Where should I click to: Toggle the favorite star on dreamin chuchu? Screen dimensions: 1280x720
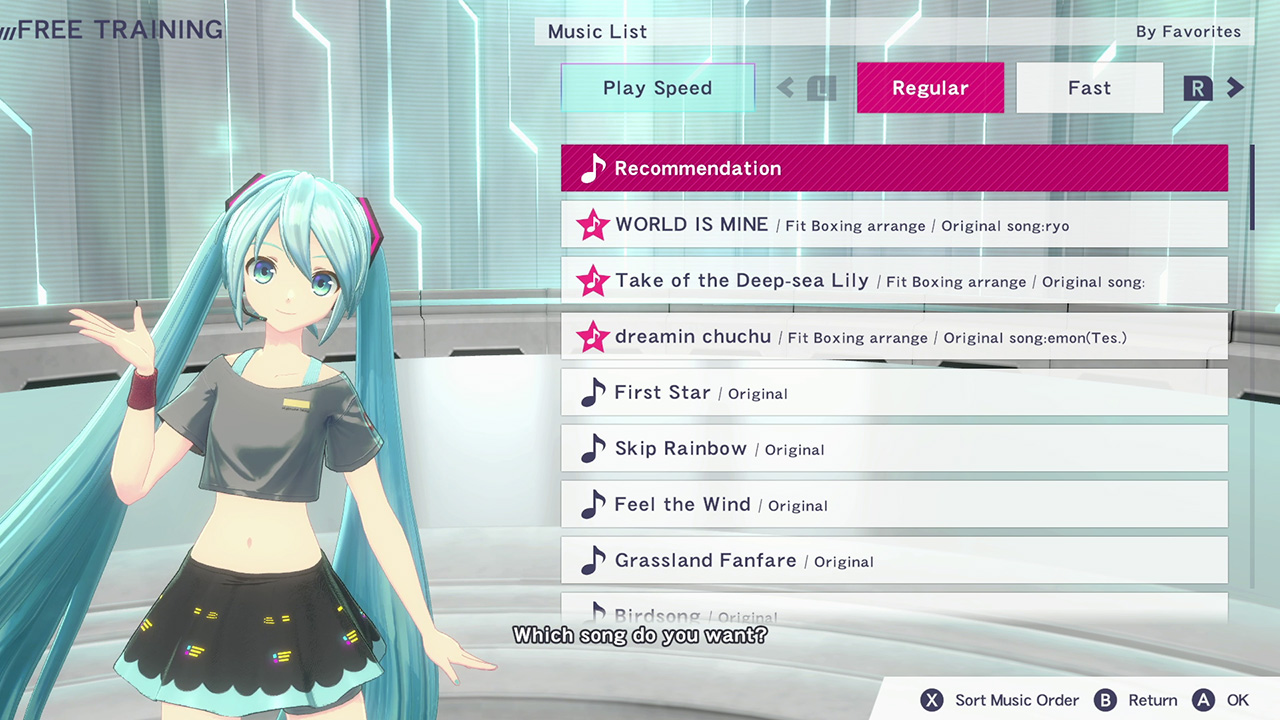coord(593,338)
